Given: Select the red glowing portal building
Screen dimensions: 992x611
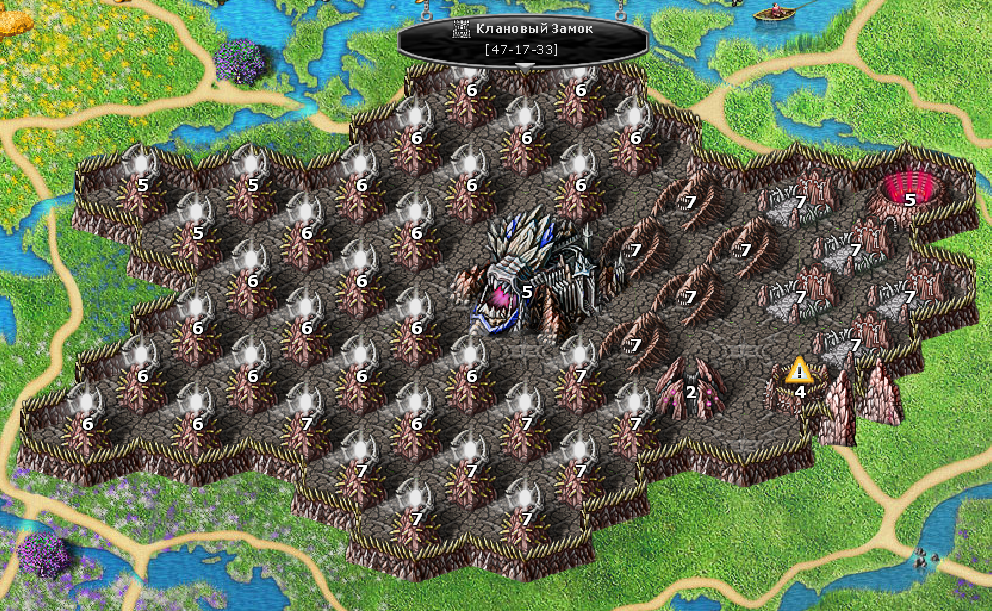Looking at the screenshot, I should tap(909, 188).
